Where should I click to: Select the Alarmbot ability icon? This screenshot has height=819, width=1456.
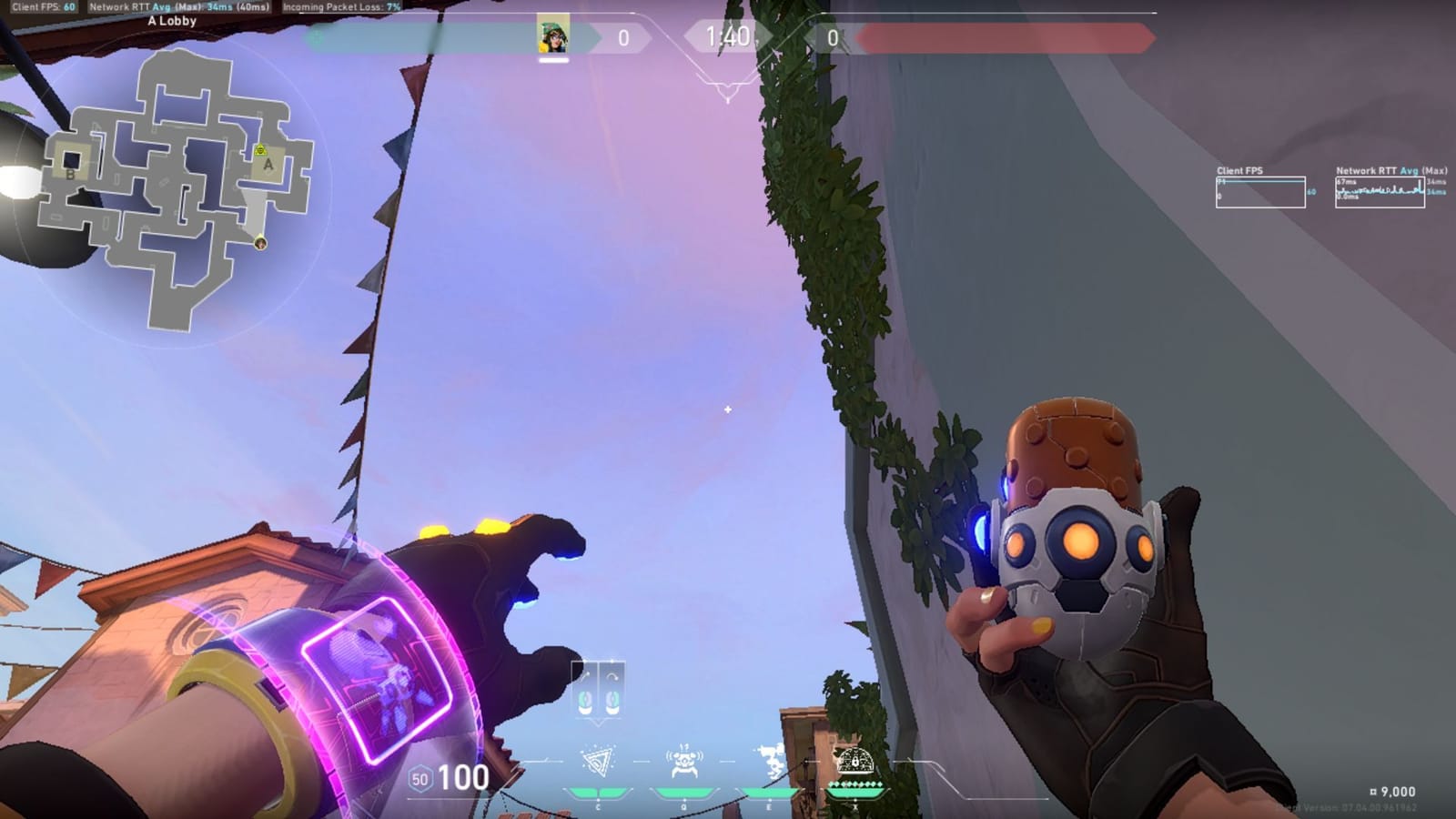click(682, 760)
